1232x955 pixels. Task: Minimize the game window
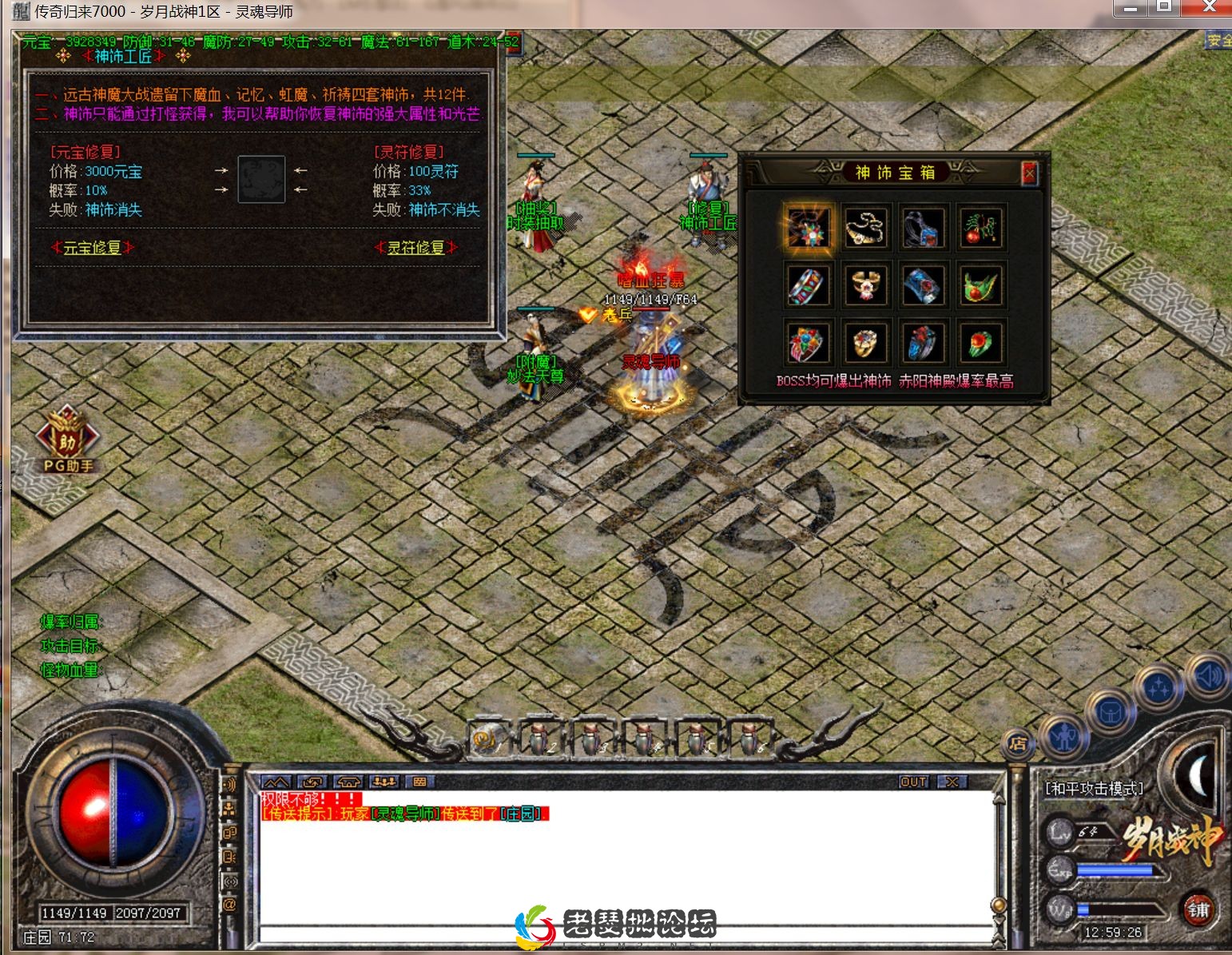click(x=1130, y=8)
